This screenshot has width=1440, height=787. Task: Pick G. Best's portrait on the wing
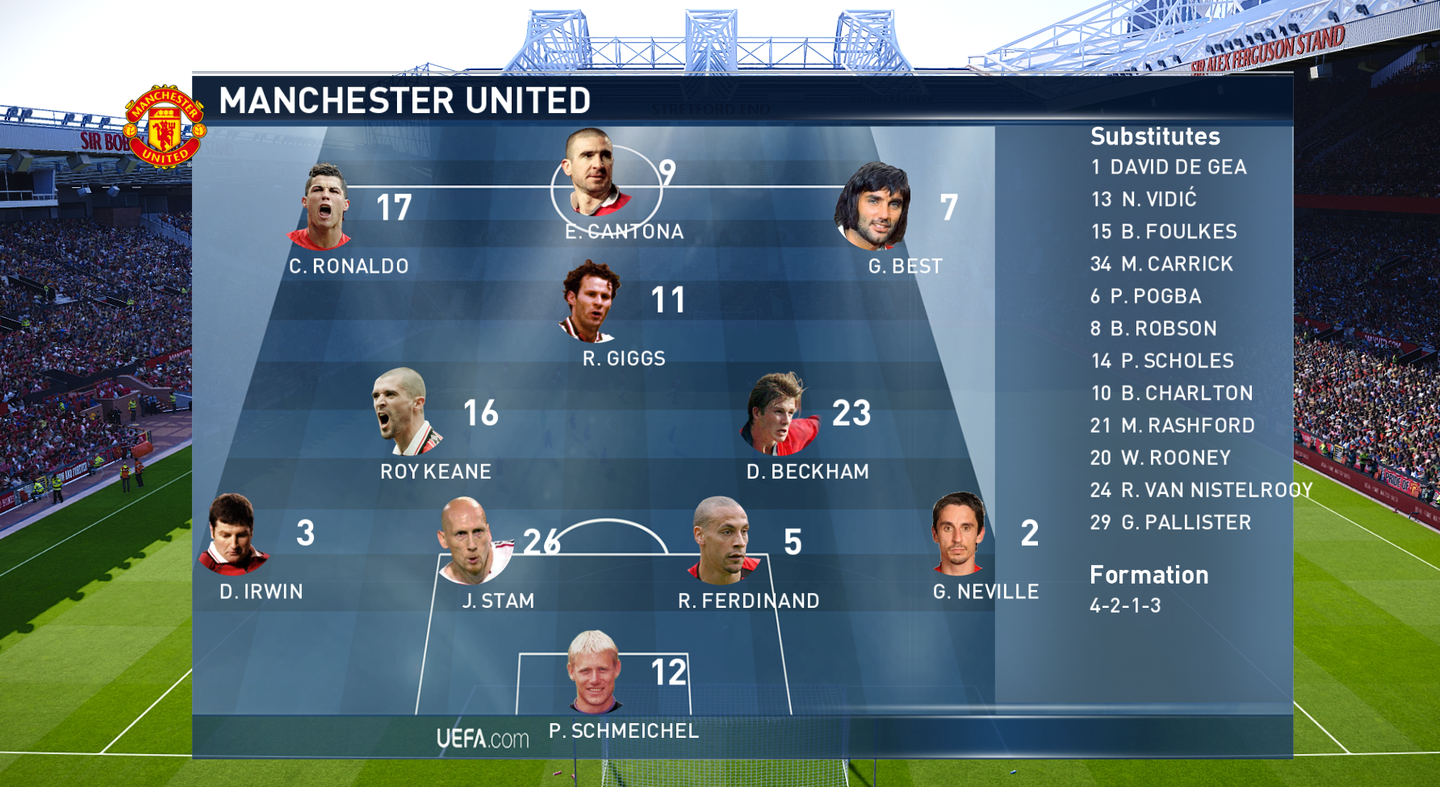pyautogui.click(x=874, y=207)
